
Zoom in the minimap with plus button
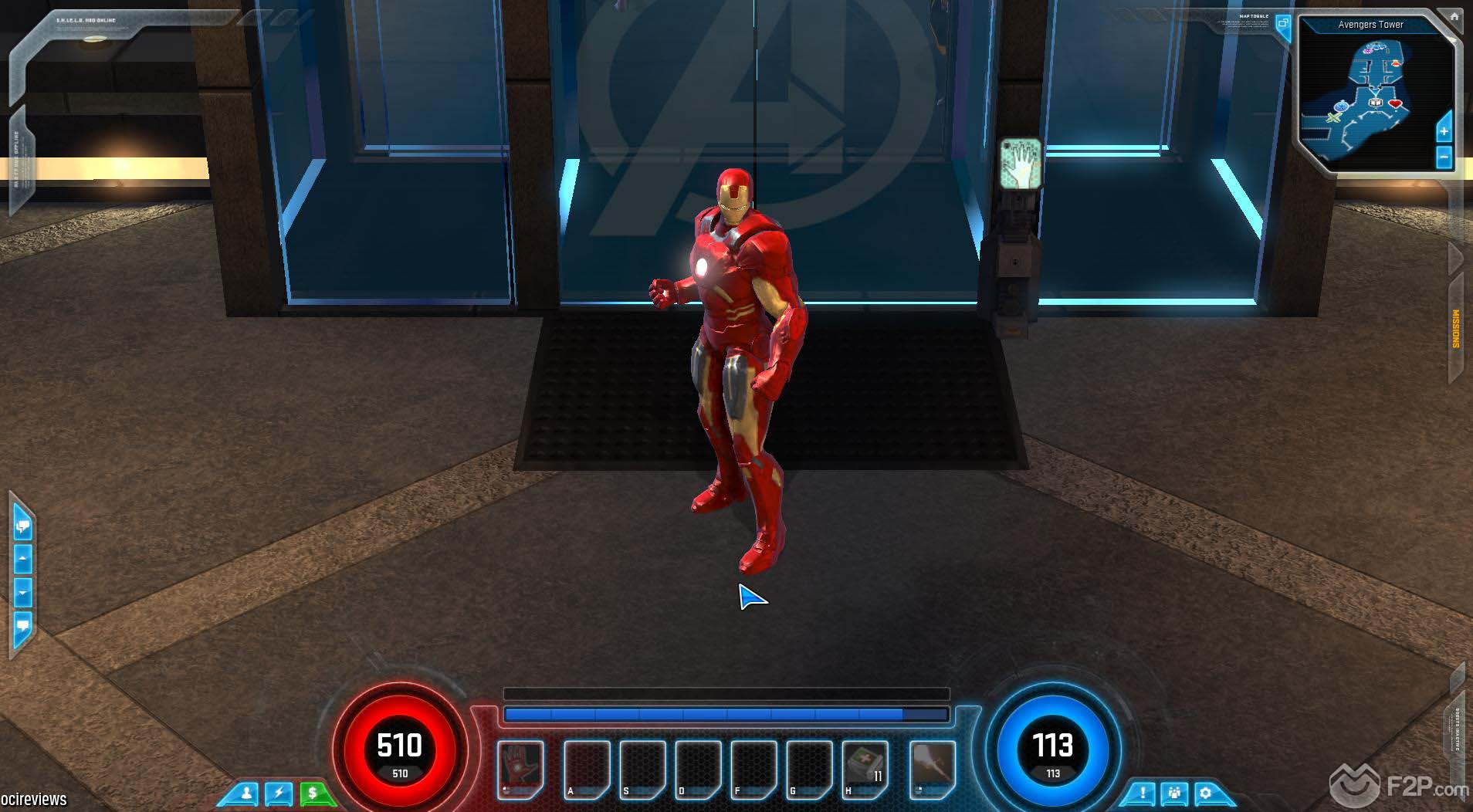[x=1444, y=131]
